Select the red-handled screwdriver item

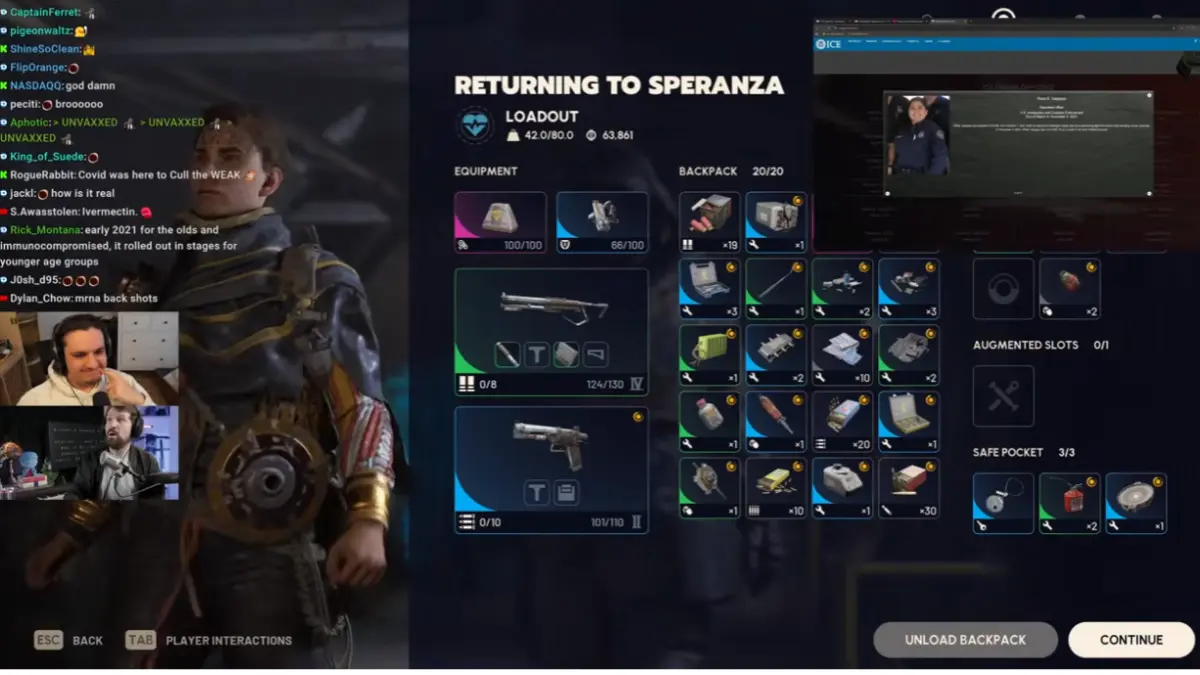[x=776, y=421]
